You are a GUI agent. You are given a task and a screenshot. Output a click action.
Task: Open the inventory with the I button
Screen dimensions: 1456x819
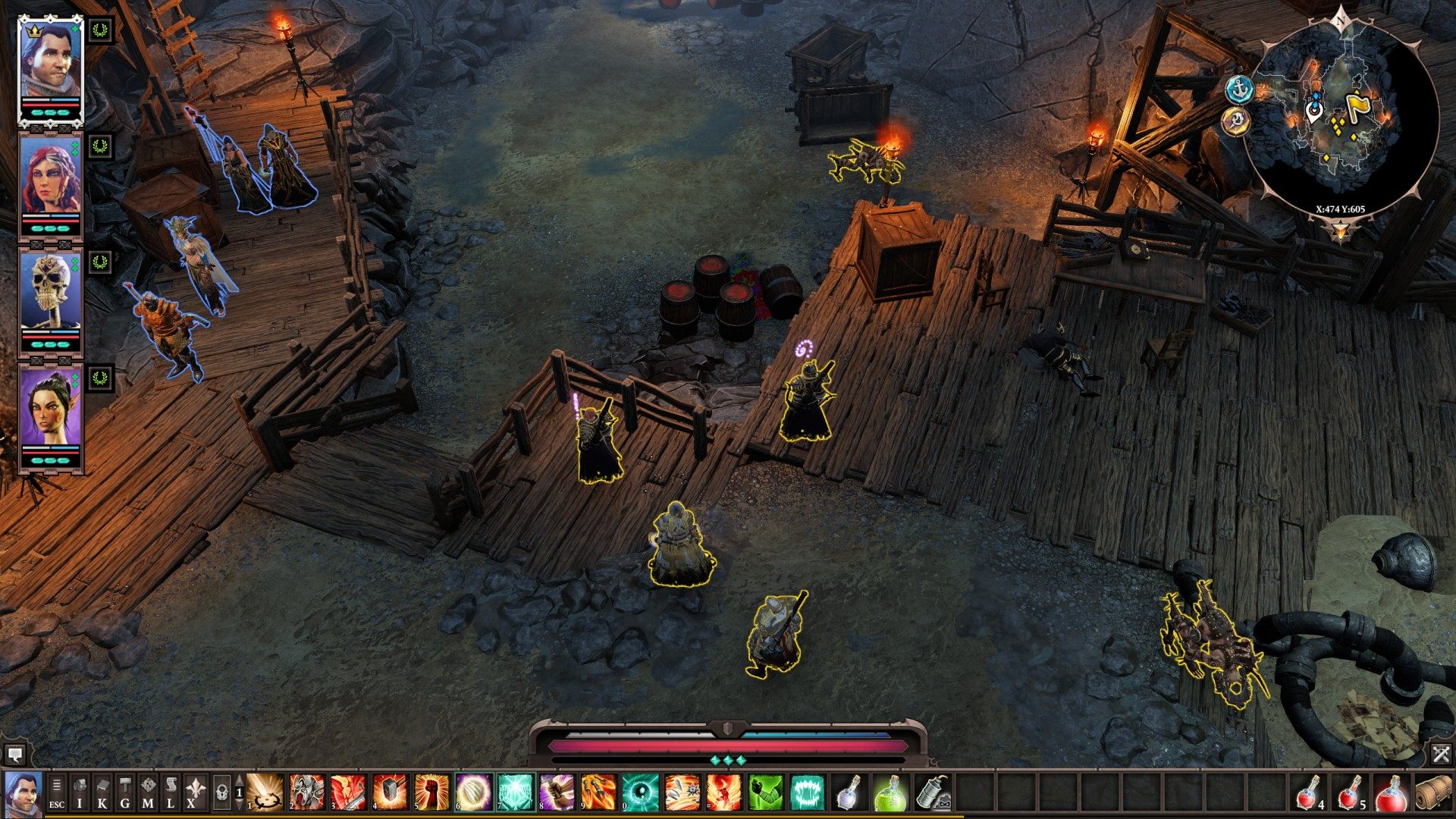click(x=80, y=792)
